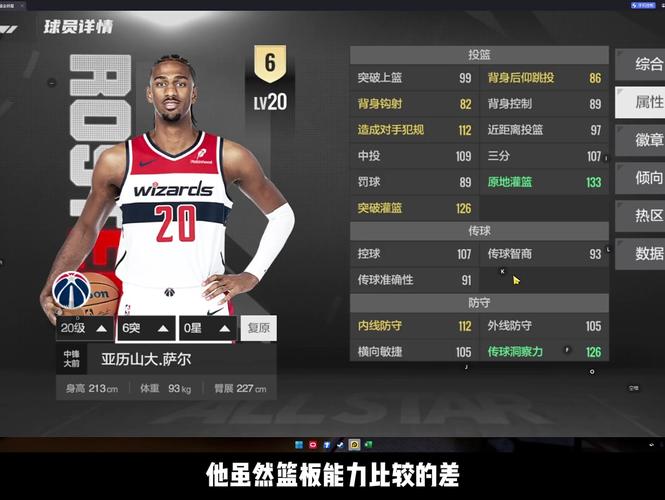The height and width of the screenshot is (500, 665).
Task: Open the 20级 level dropdown
Action: tap(84, 328)
